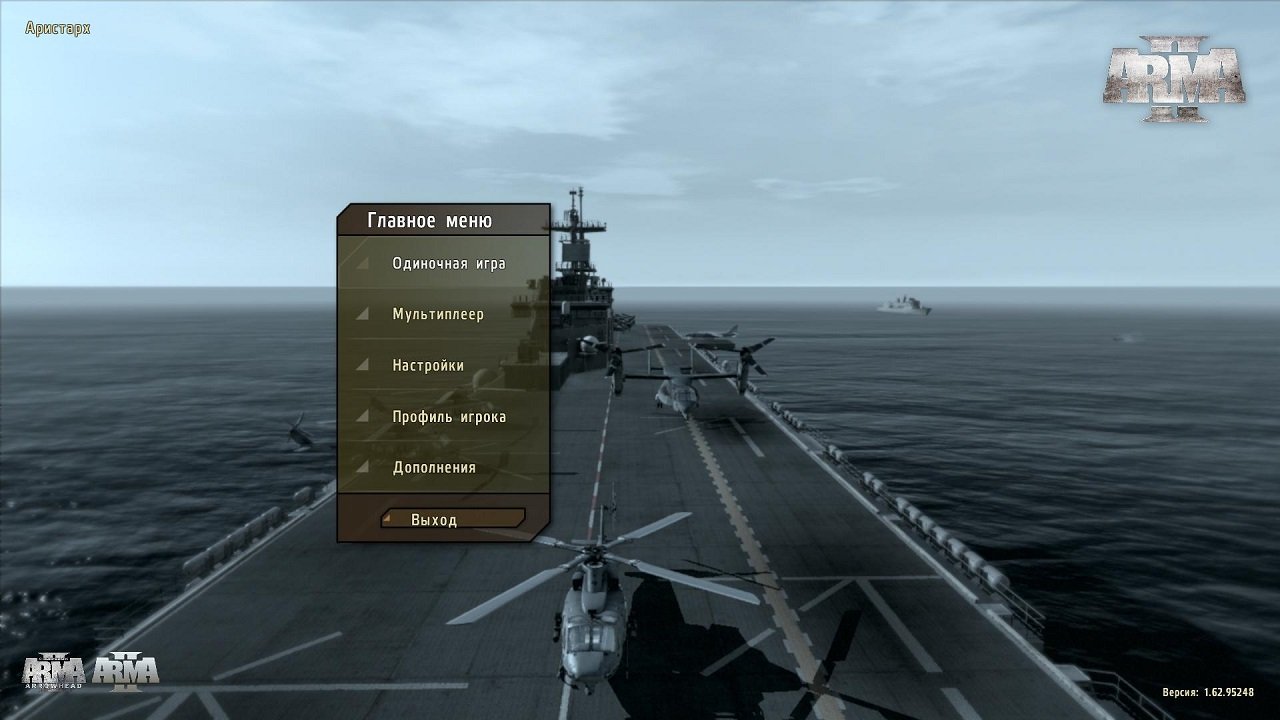
Task: Click the arrow icon inside the Выход button
Action: (x=389, y=519)
